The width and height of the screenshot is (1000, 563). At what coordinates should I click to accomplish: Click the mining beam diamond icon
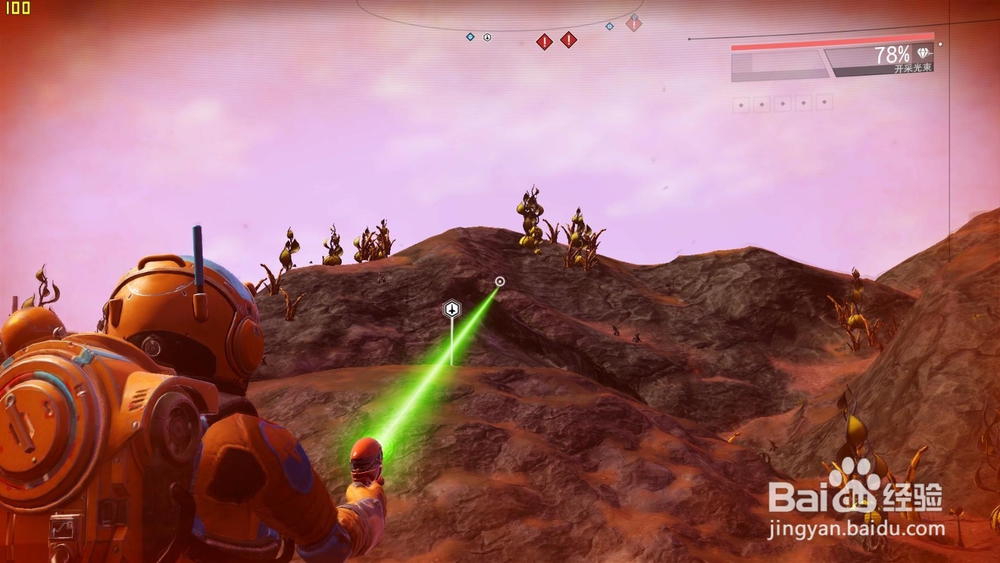[x=922, y=53]
